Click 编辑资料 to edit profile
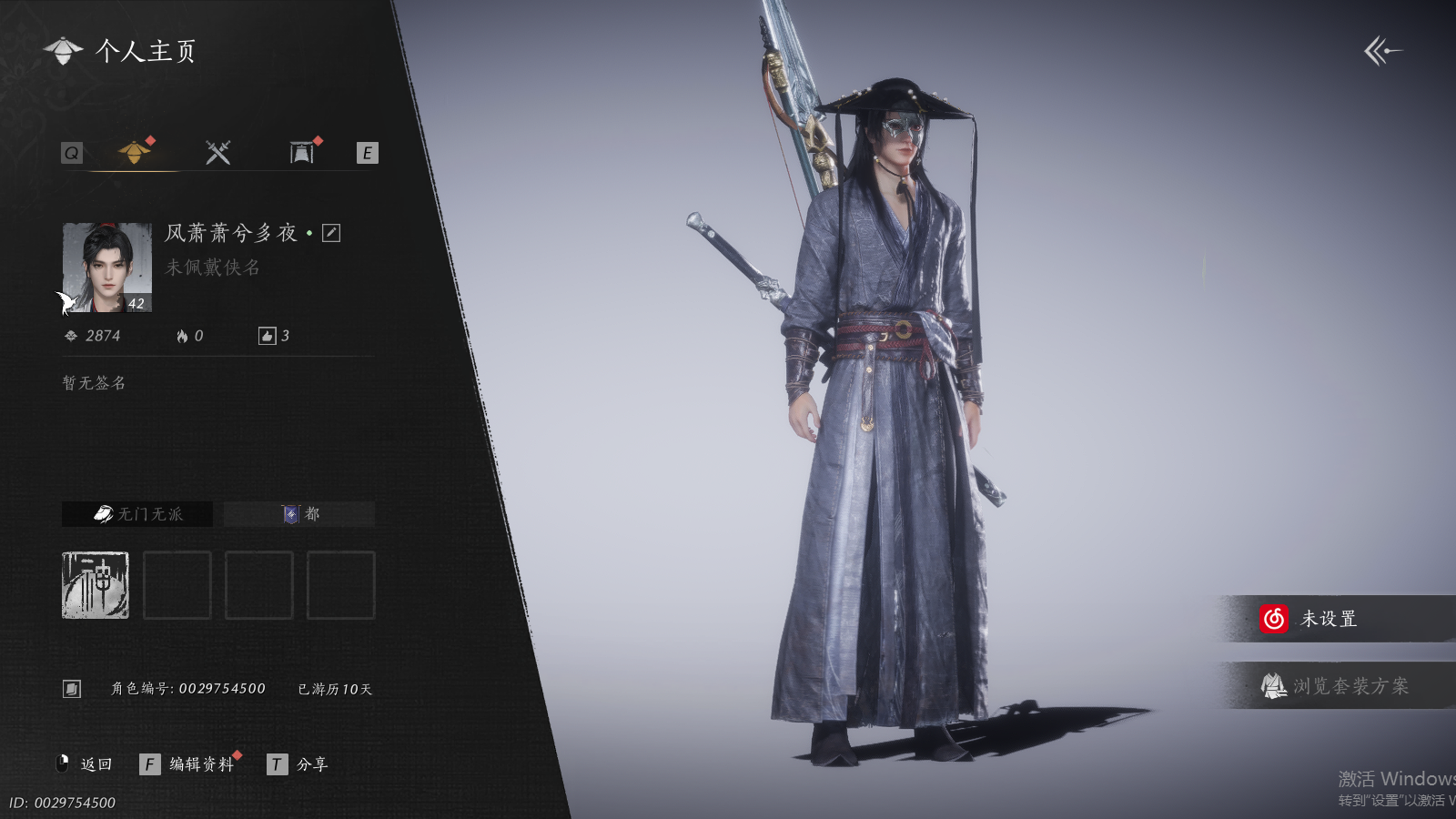The height and width of the screenshot is (819, 1456). tap(200, 764)
